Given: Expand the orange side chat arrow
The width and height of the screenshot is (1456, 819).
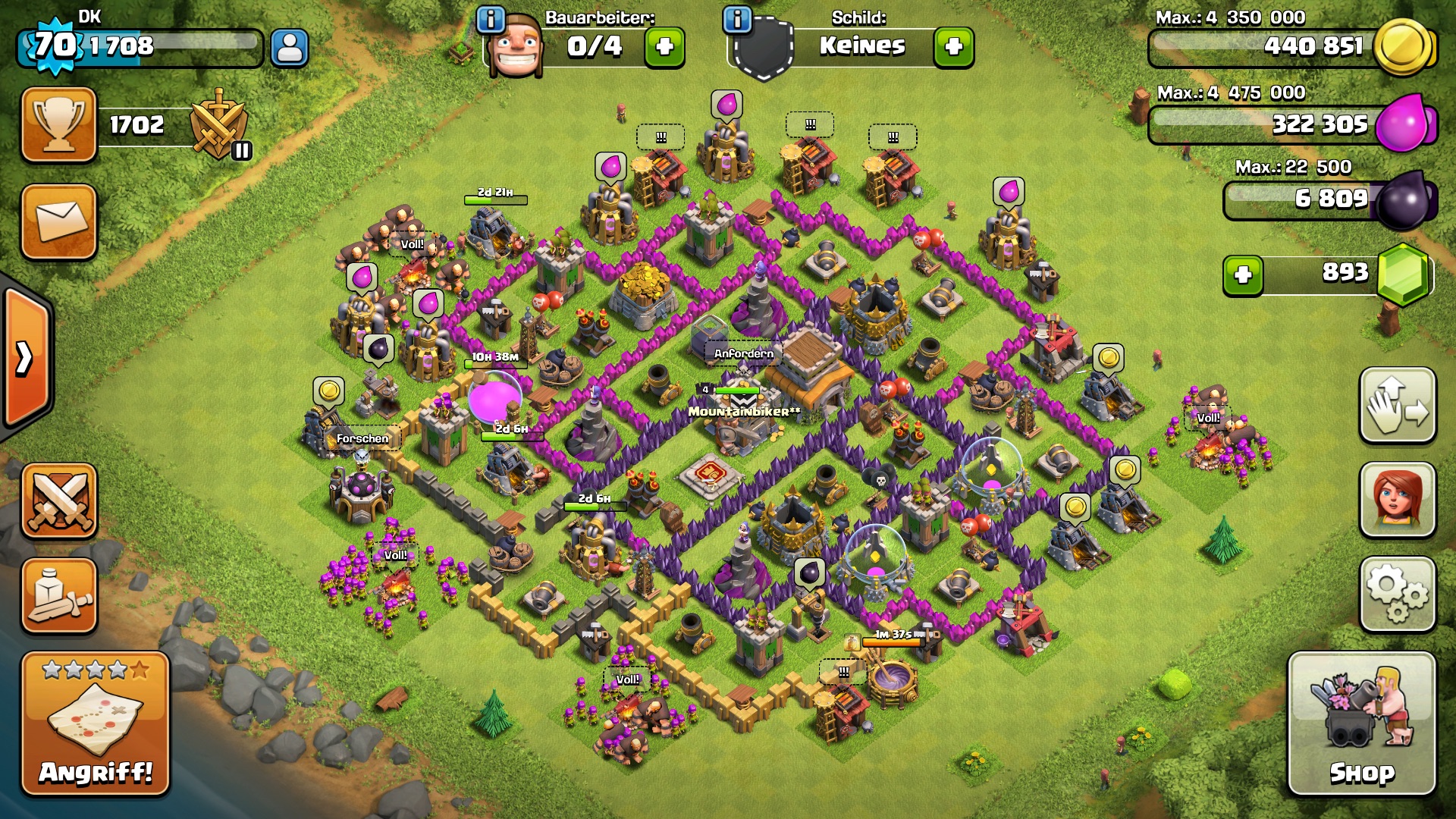Looking at the screenshot, I should click(x=25, y=358).
